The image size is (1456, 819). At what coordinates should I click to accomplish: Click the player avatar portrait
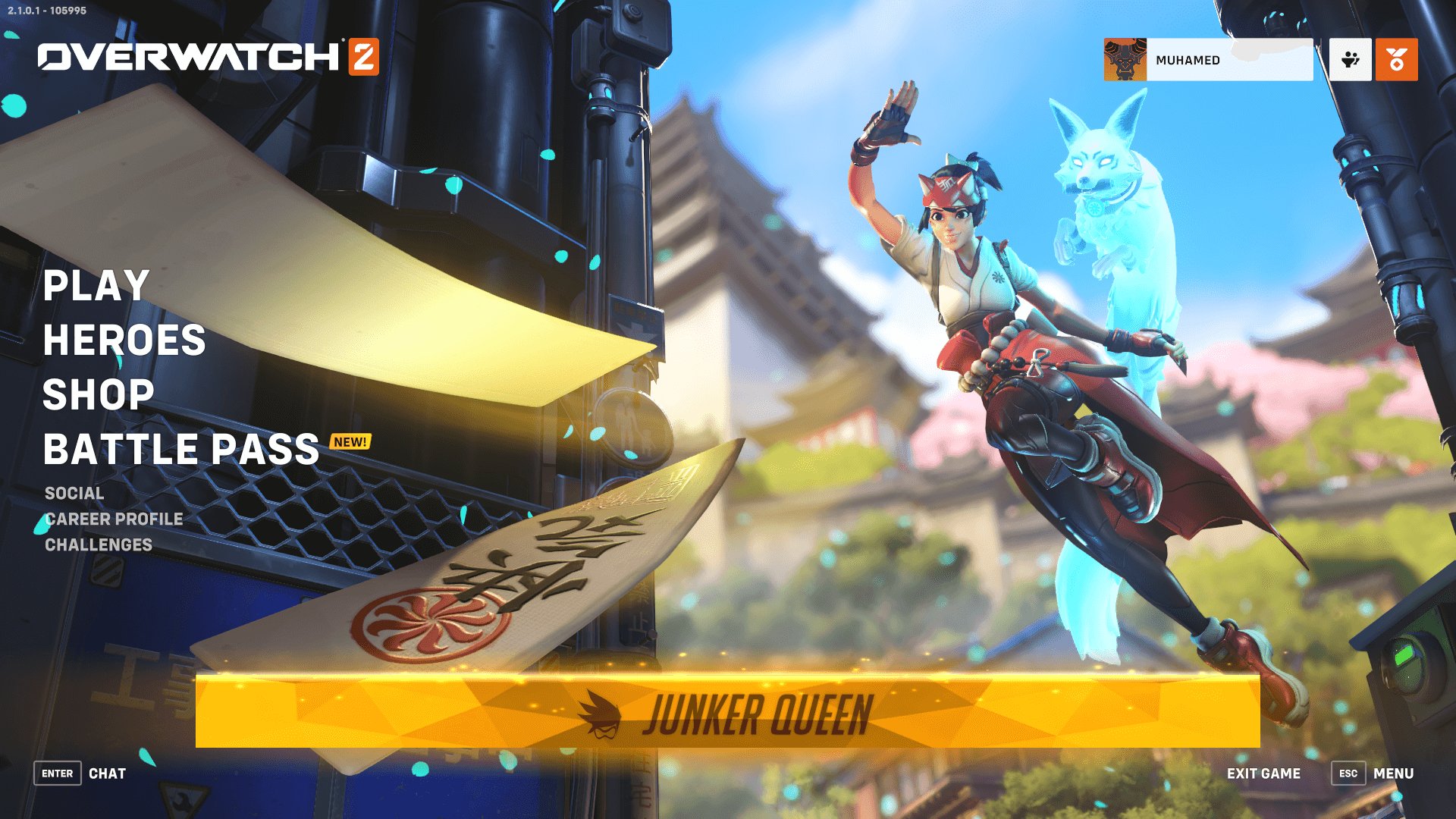[x=1125, y=60]
